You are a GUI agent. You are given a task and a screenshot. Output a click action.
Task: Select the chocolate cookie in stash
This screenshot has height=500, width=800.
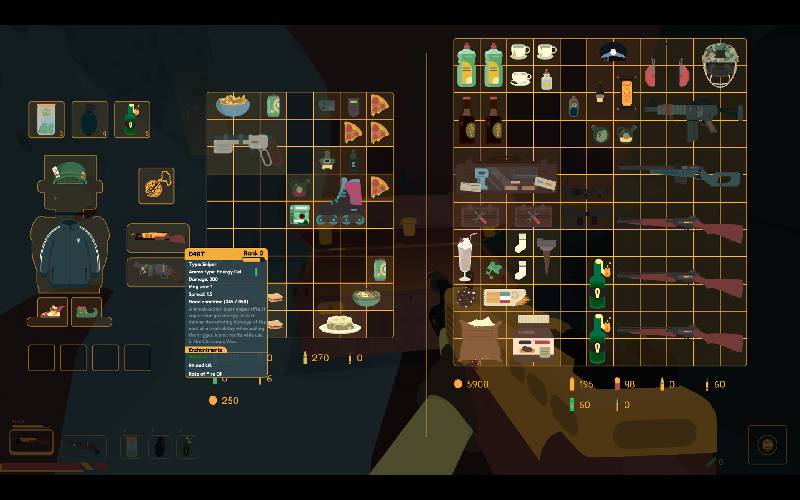(x=466, y=297)
